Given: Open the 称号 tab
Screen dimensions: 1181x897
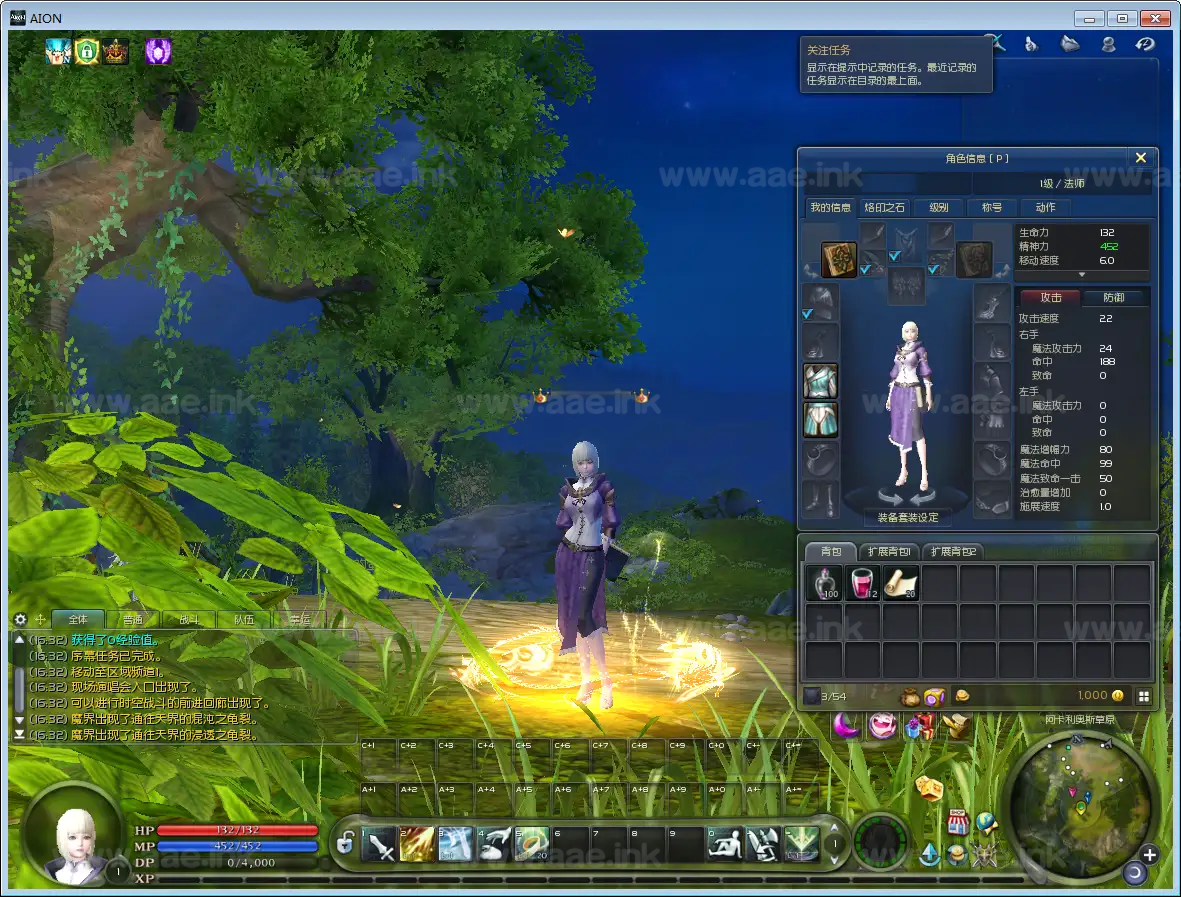Looking at the screenshot, I should click(x=992, y=208).
